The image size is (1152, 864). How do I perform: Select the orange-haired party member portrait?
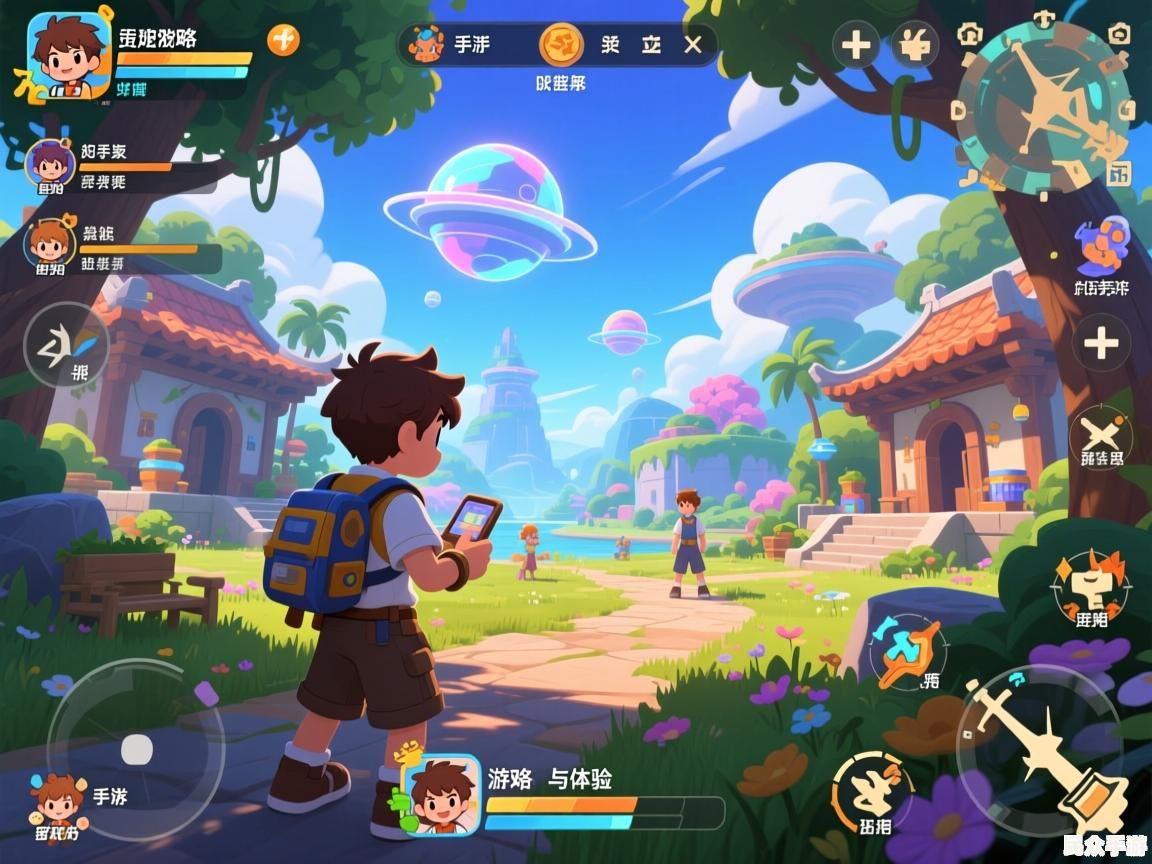[x=49, y=242]
